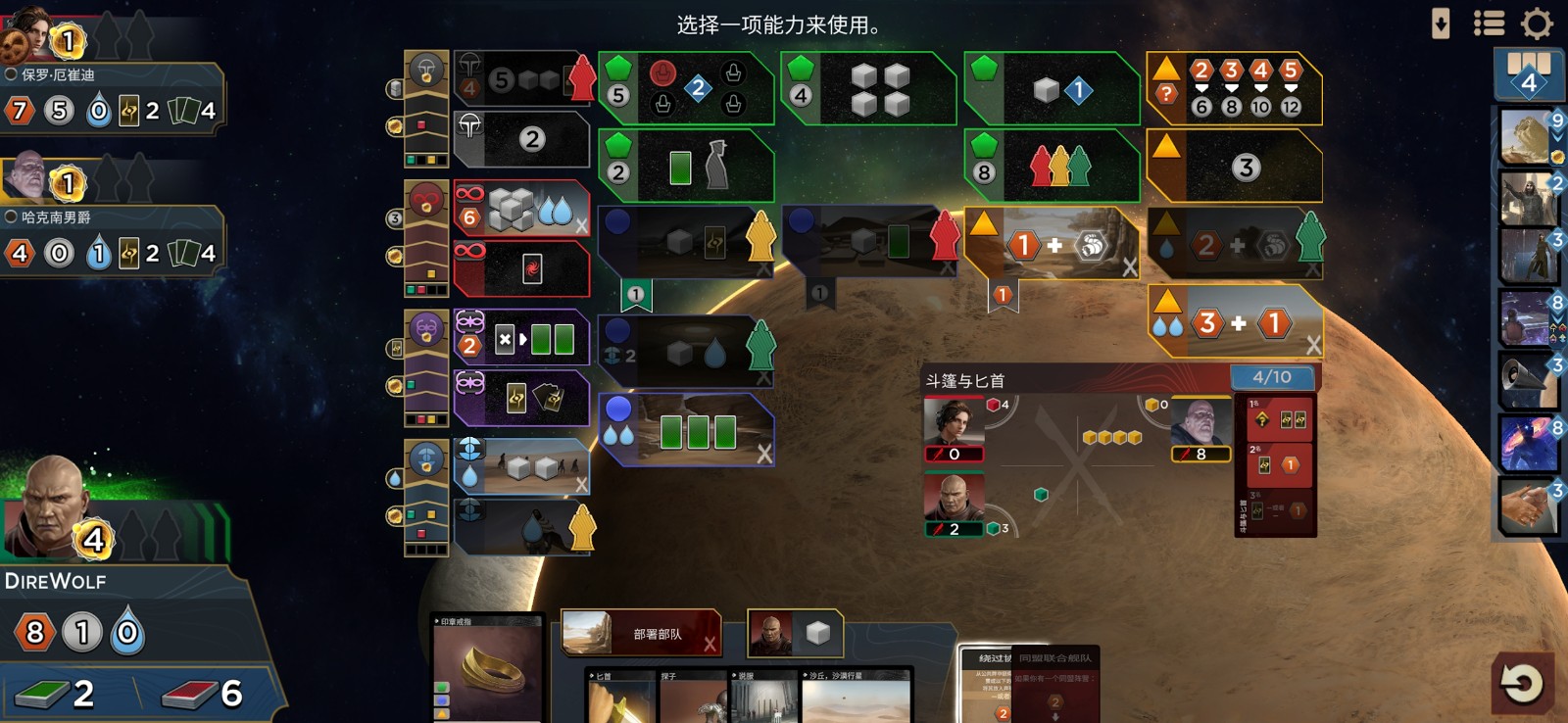
Task: Click the white troop cube icon beside portrait
Action: (819, 634)
